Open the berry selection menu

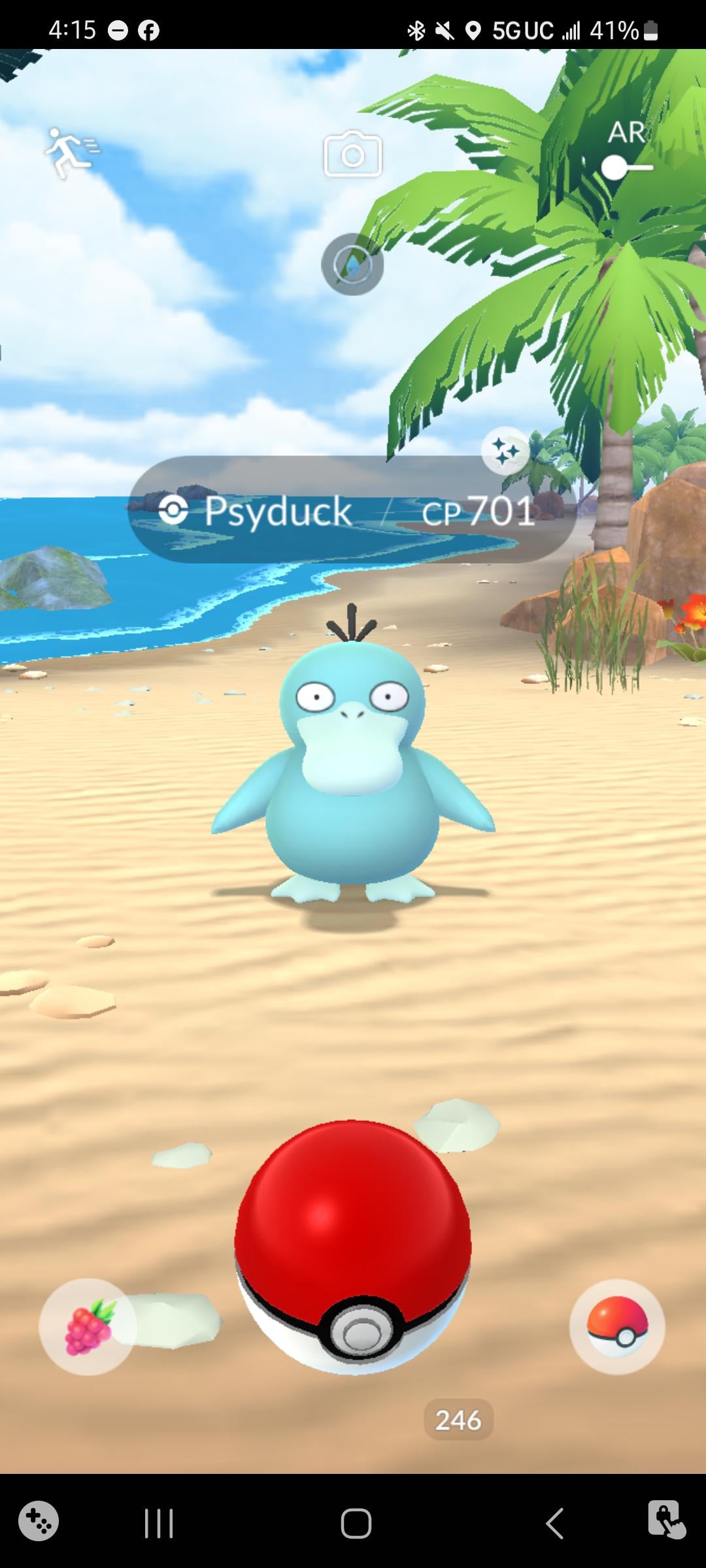pos(88,1328)
